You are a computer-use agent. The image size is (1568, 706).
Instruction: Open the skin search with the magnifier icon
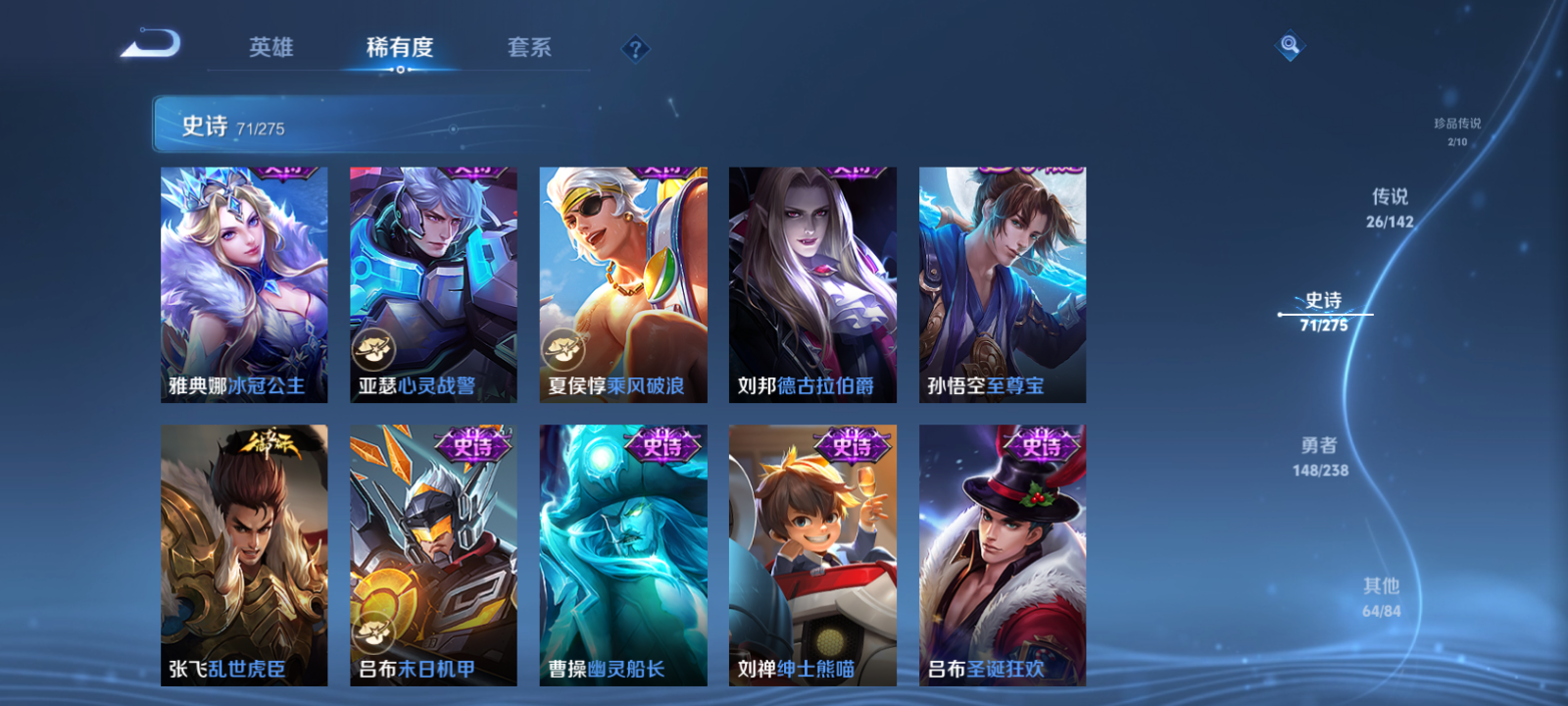[1289, 43]
